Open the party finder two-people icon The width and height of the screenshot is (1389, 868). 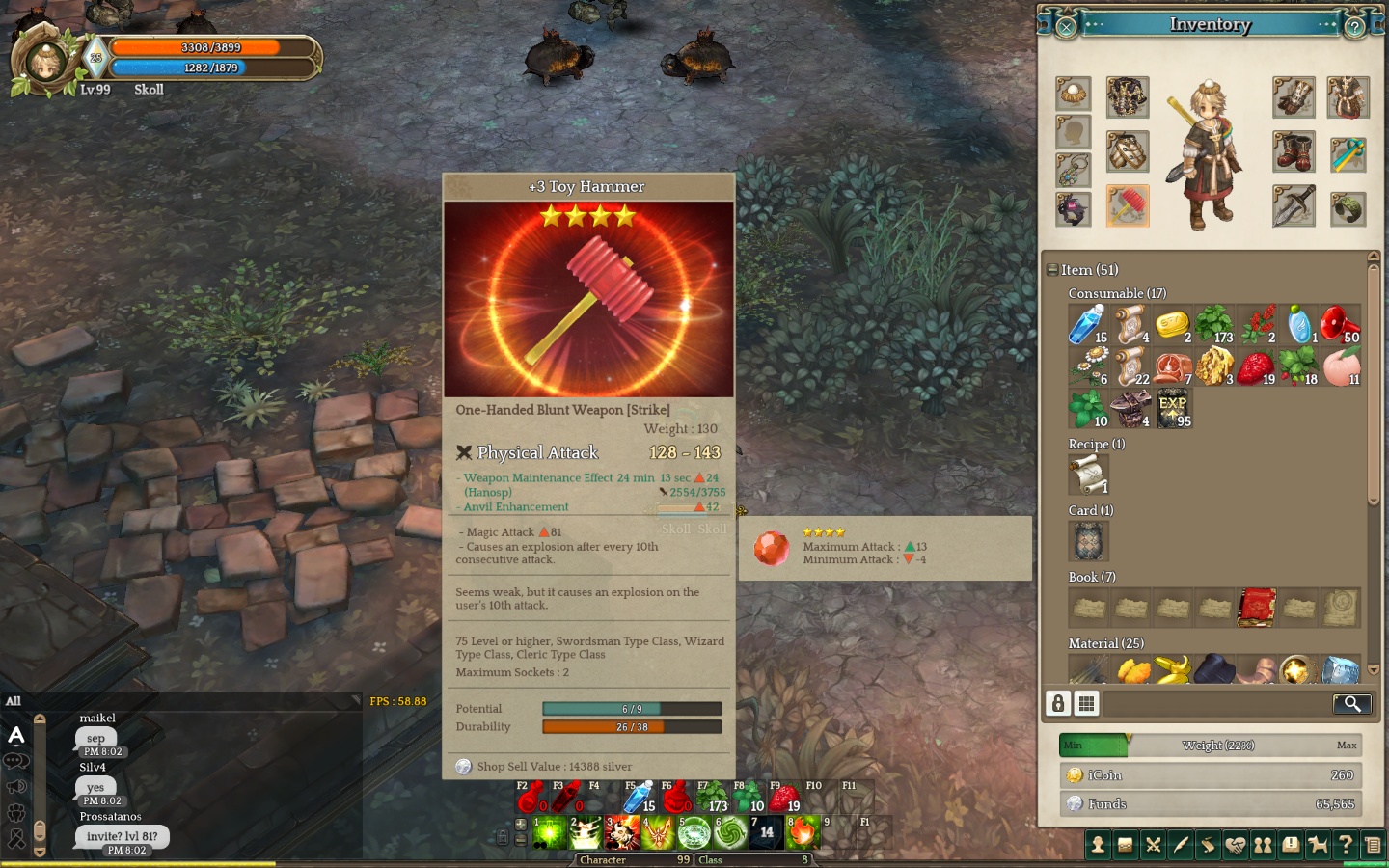click(x=1264, y=845)
